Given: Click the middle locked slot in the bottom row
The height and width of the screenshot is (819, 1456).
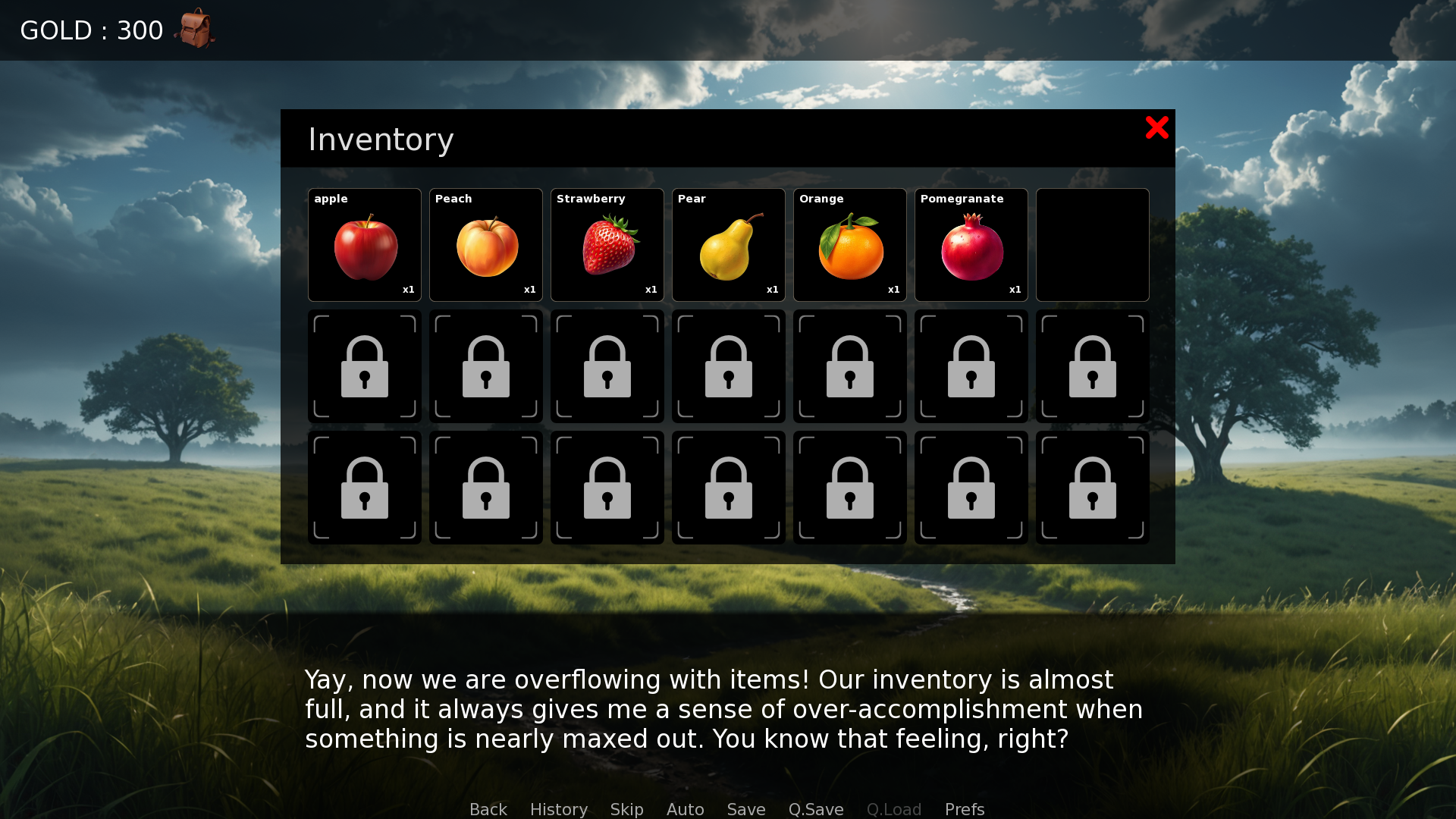Looking at the screenshot, I should pos(728,487).
